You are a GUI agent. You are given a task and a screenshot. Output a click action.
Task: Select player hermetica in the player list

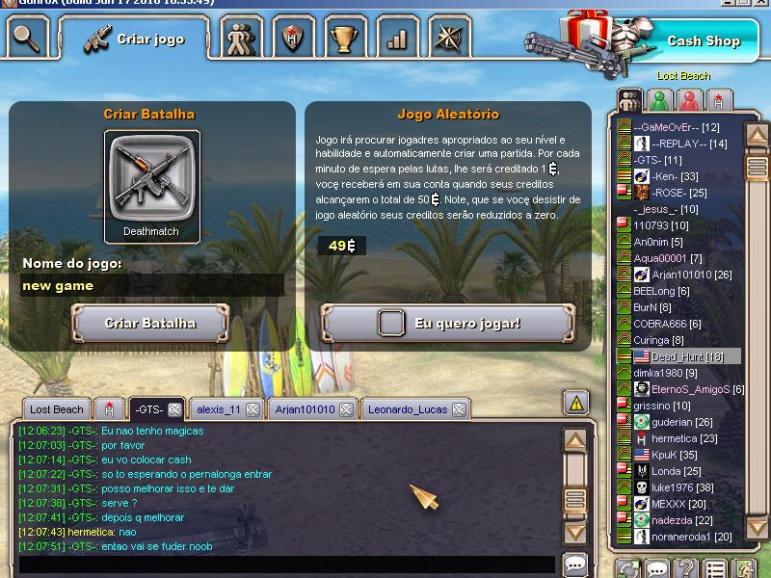click(685, 438)
